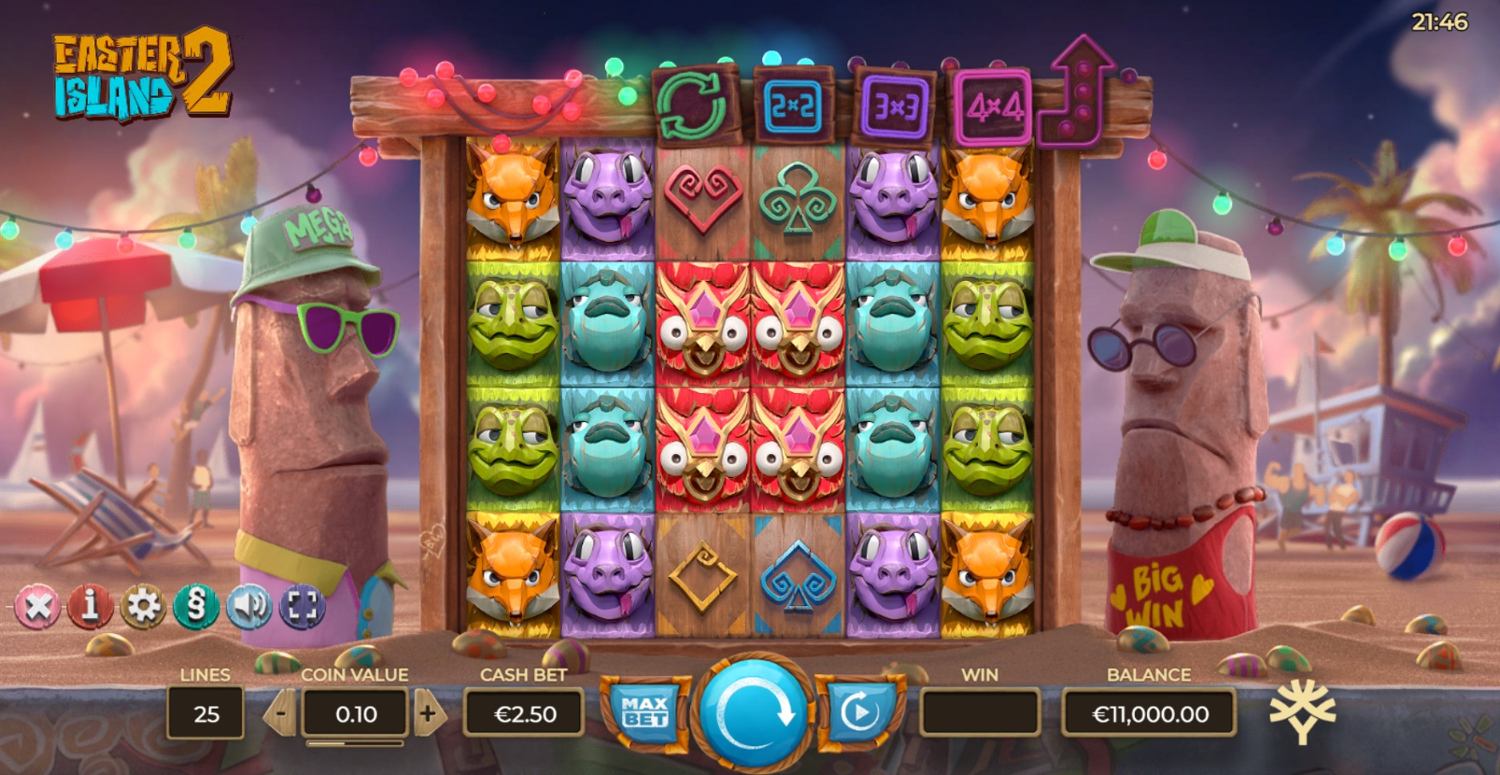Viewport: 1500px width, 775px height.
Task: Show game rules via the section-sign icon
Action: click(196, 607)
